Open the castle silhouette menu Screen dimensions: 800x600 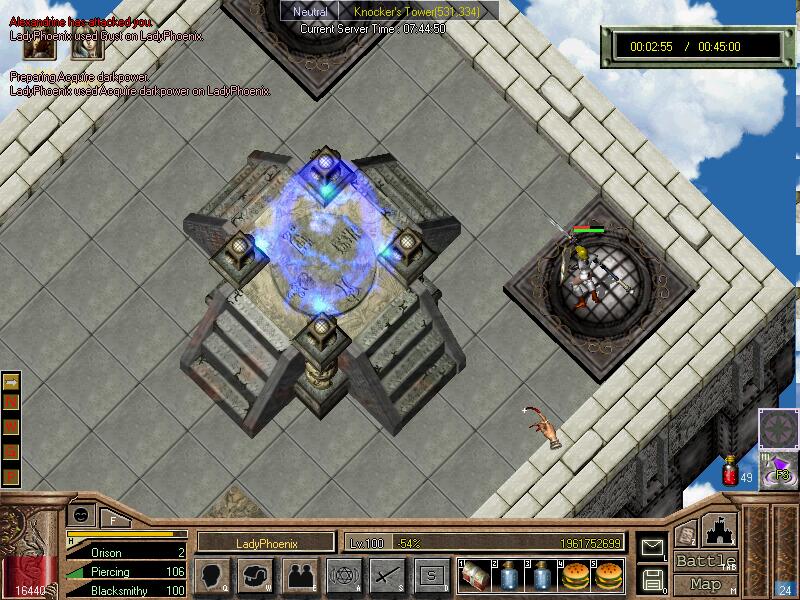tap(721, 530)
